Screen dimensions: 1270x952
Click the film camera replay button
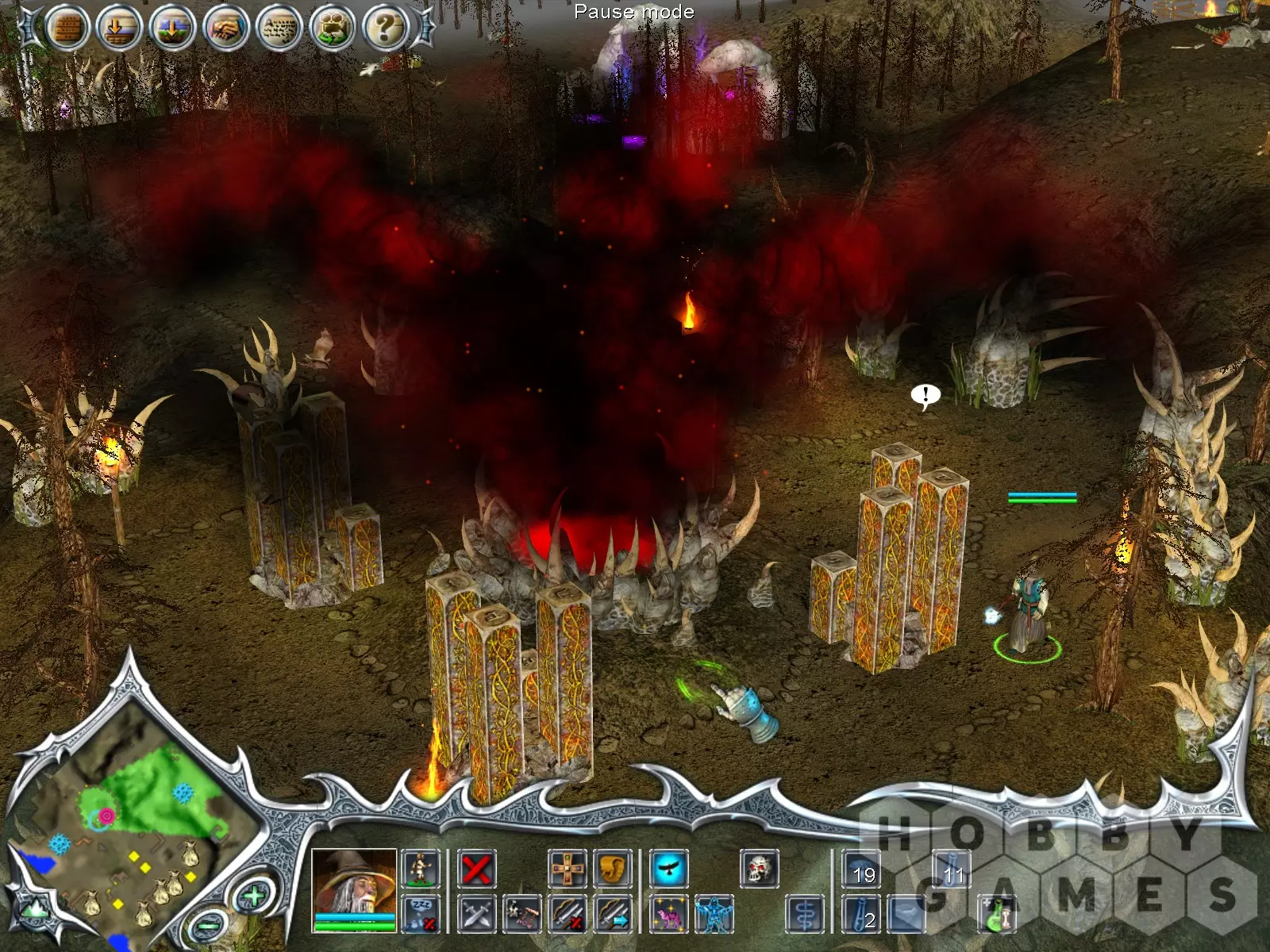click(x=333, y=29)
